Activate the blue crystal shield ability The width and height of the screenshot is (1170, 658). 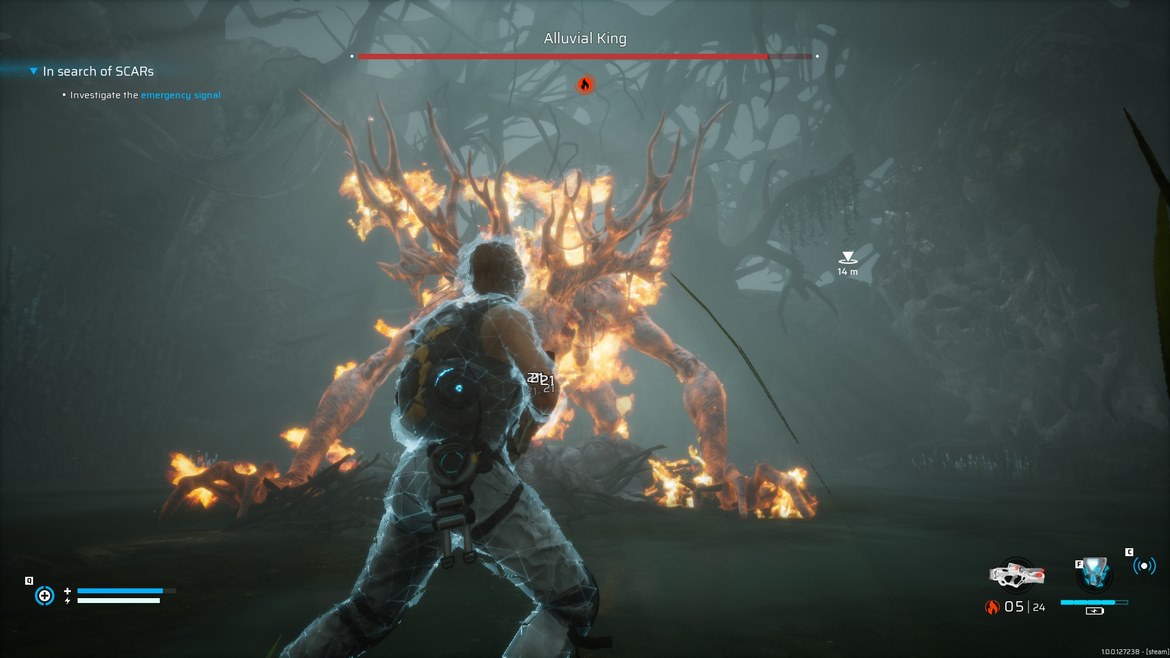(x=1094, y=574)
